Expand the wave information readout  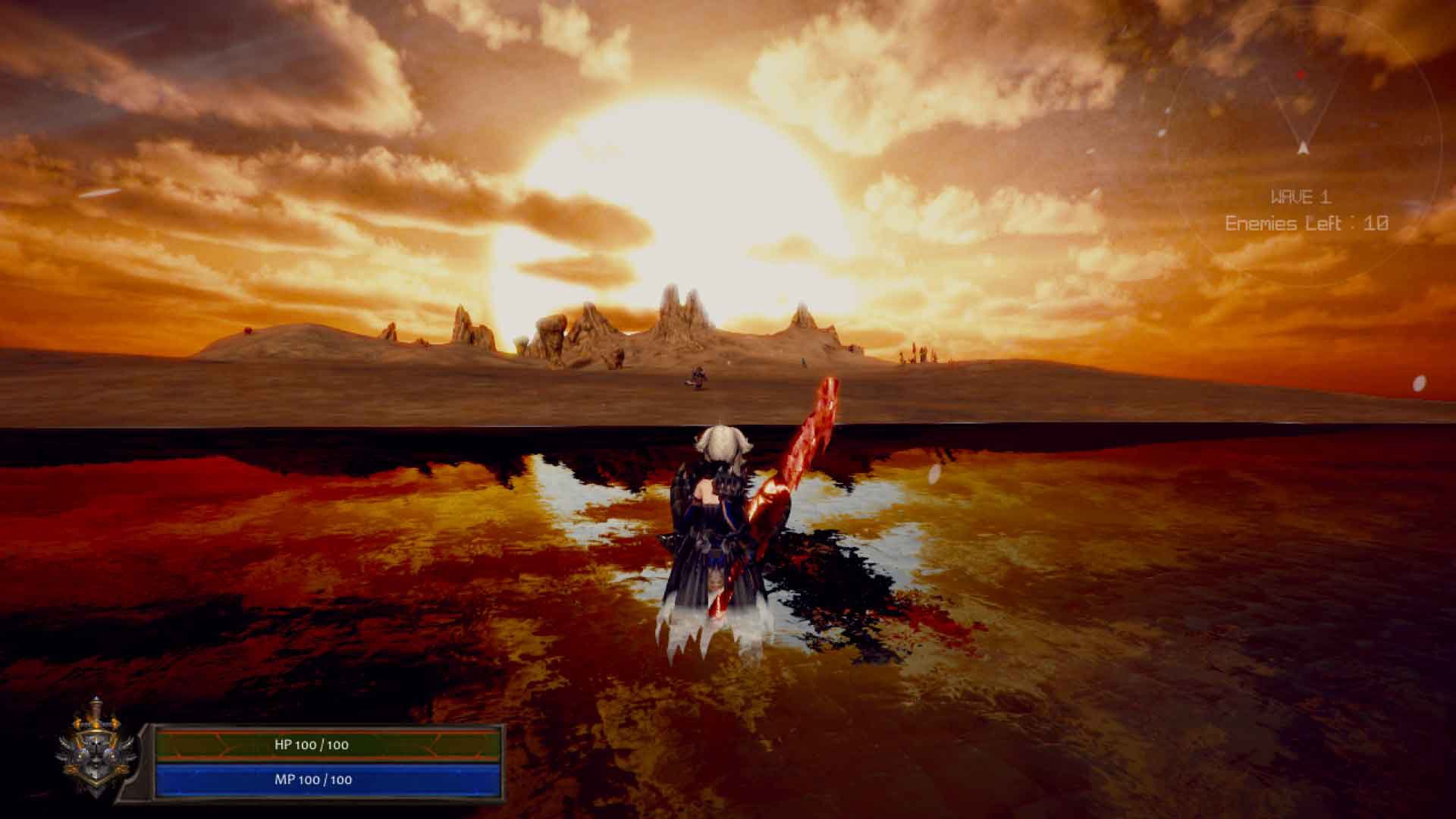tap(1304, 211)
